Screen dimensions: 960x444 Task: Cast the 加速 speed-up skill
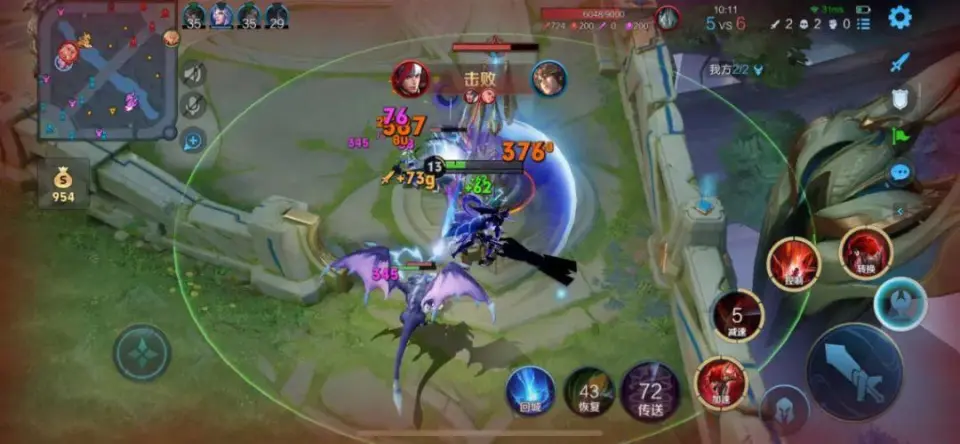[x=721, y=381]
